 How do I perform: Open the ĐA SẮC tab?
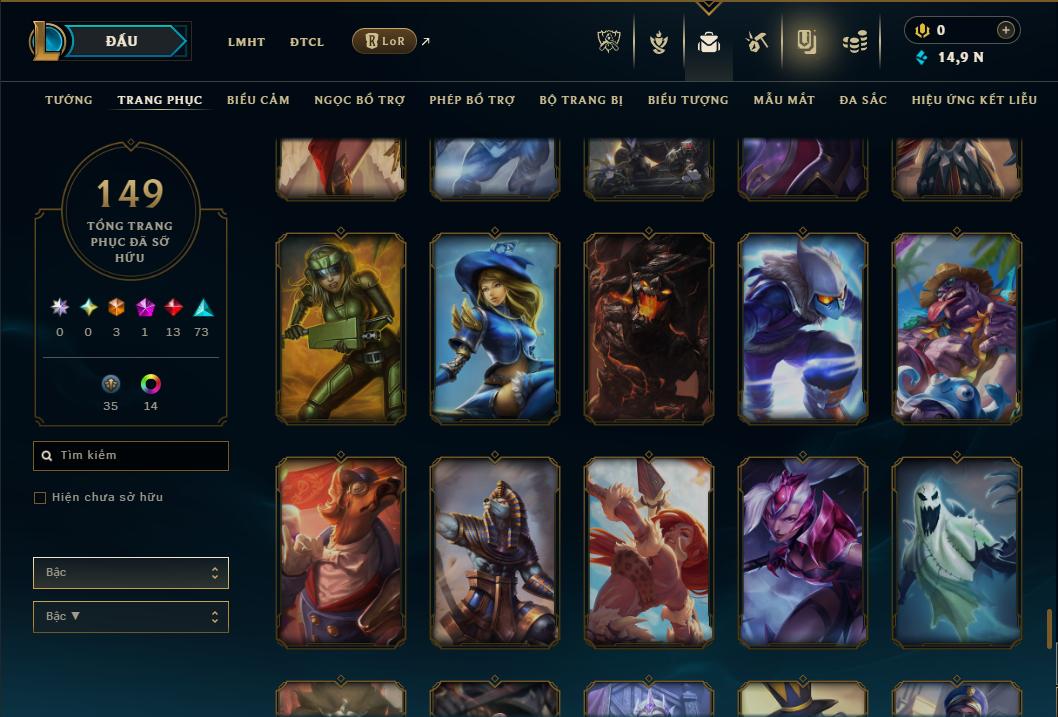tap(863, 100)
